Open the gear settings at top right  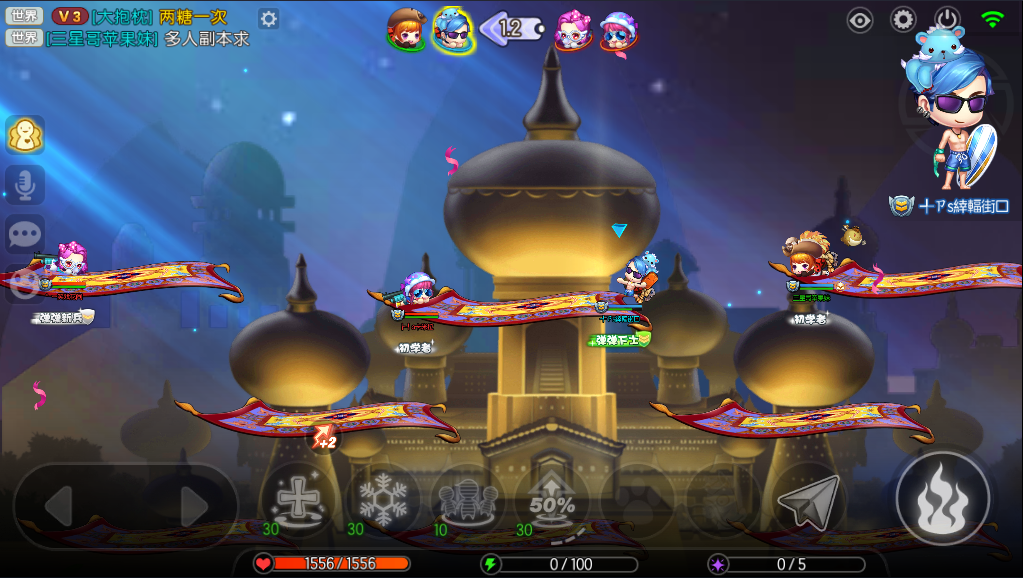(x=903, y=19)
